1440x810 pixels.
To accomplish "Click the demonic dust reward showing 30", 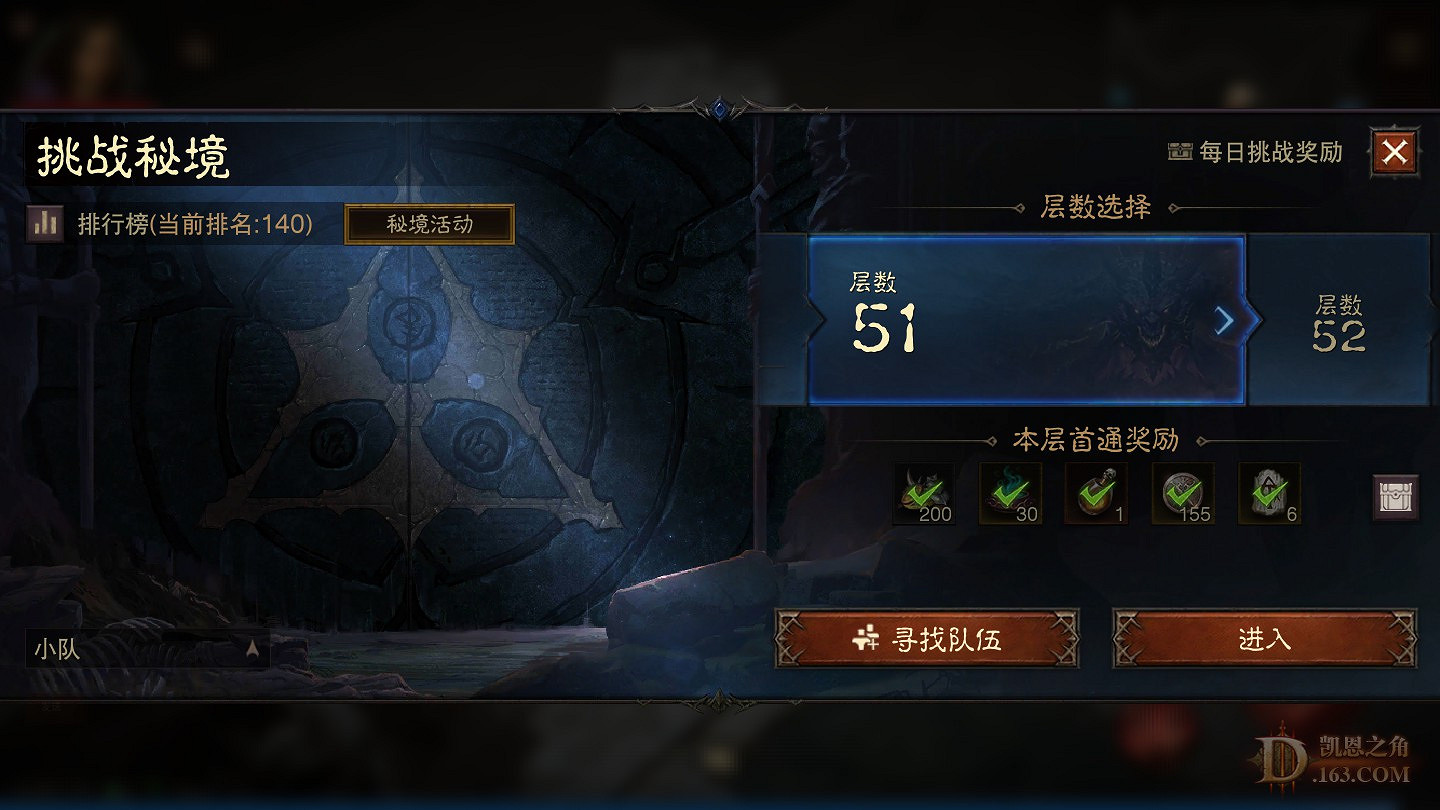I will coord(1010,493).
